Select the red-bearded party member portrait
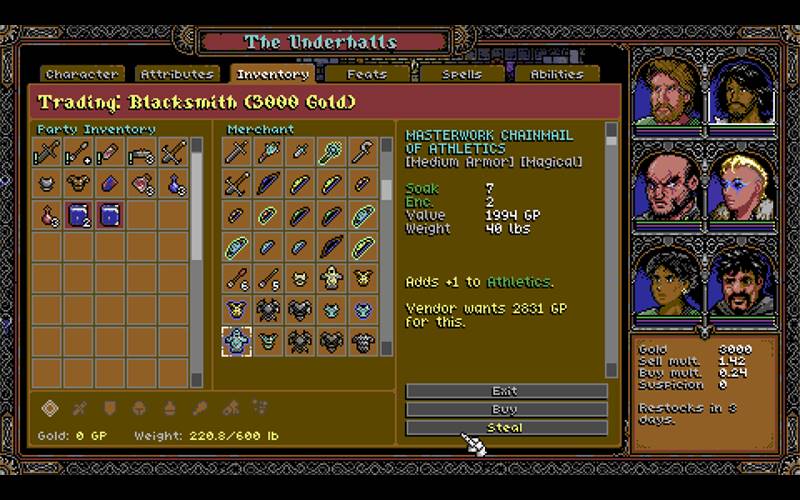 click(667, 92)
